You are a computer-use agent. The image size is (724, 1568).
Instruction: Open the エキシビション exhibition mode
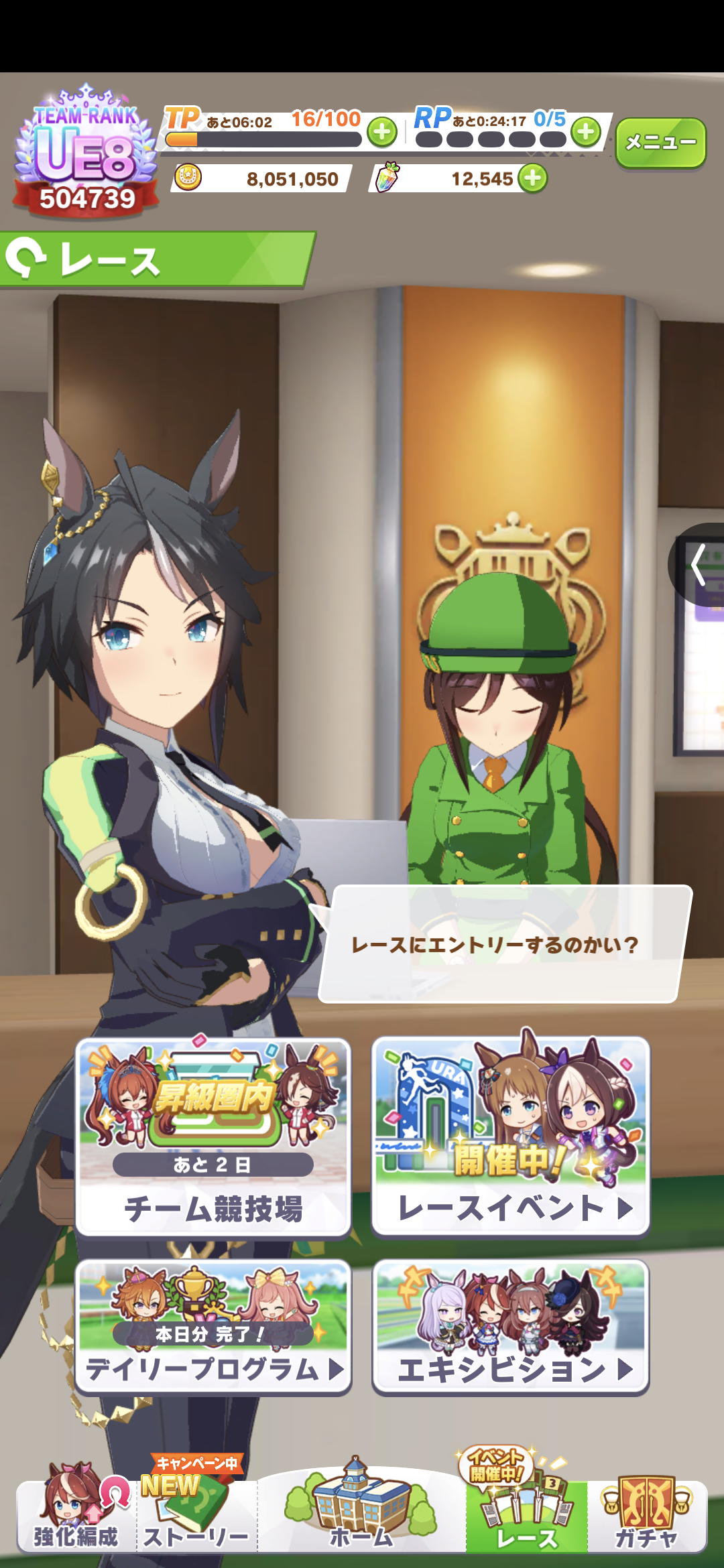click(511, 1327)
